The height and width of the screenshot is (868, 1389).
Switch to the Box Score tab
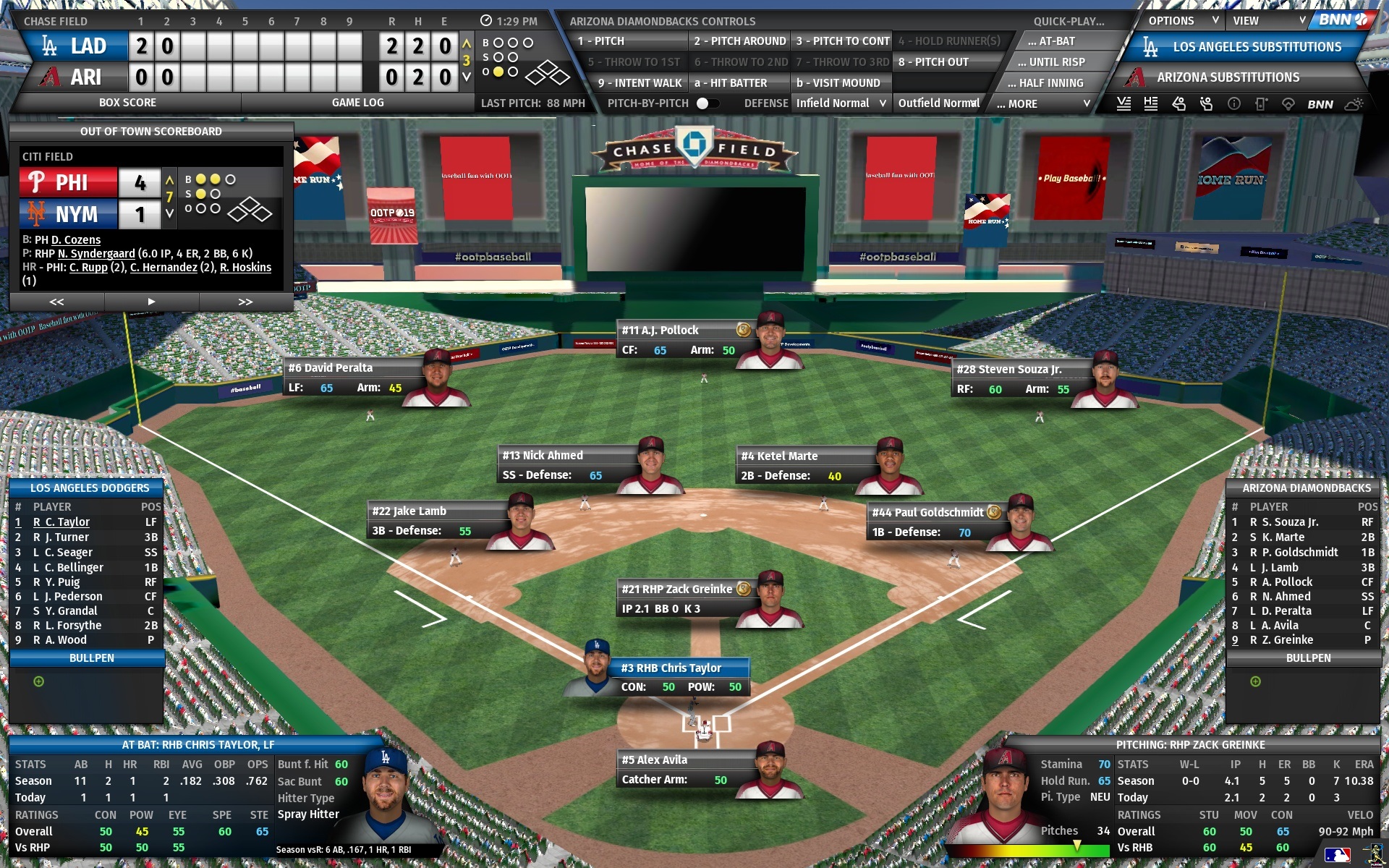coord(128,102)
